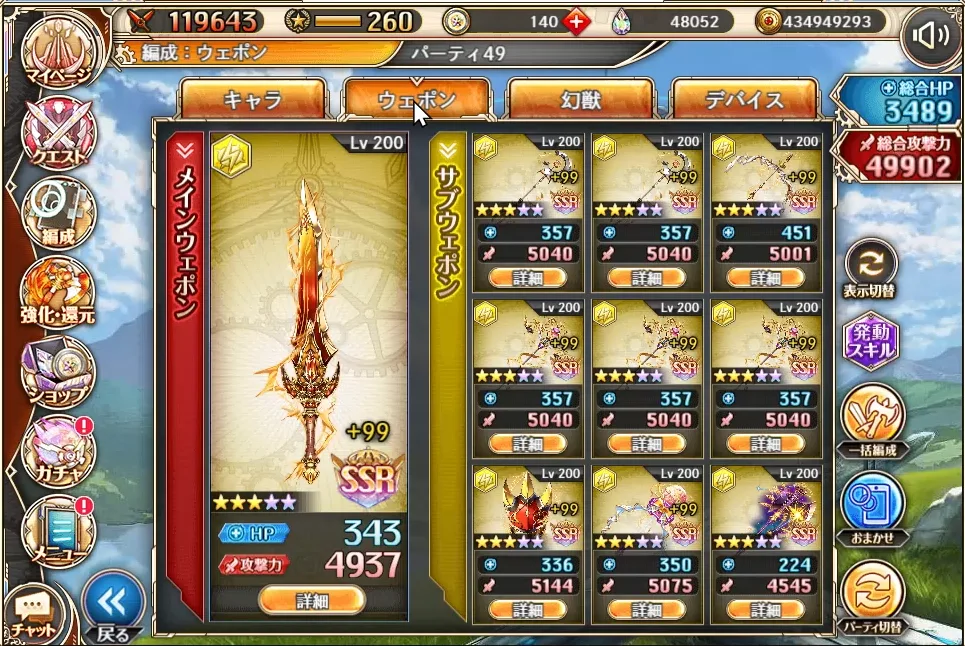The height and width of the screenshot is (646, 965).
Task: Open the チャット chat window
Action: click(x=32, y=612)
